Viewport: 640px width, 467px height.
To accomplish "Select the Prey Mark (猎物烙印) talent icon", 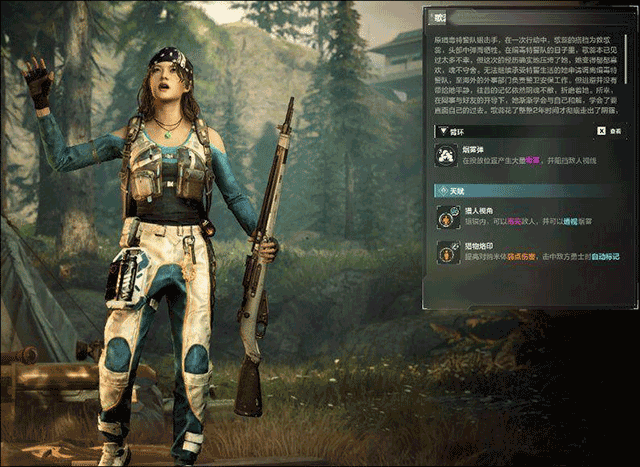I will click(446, 253).
